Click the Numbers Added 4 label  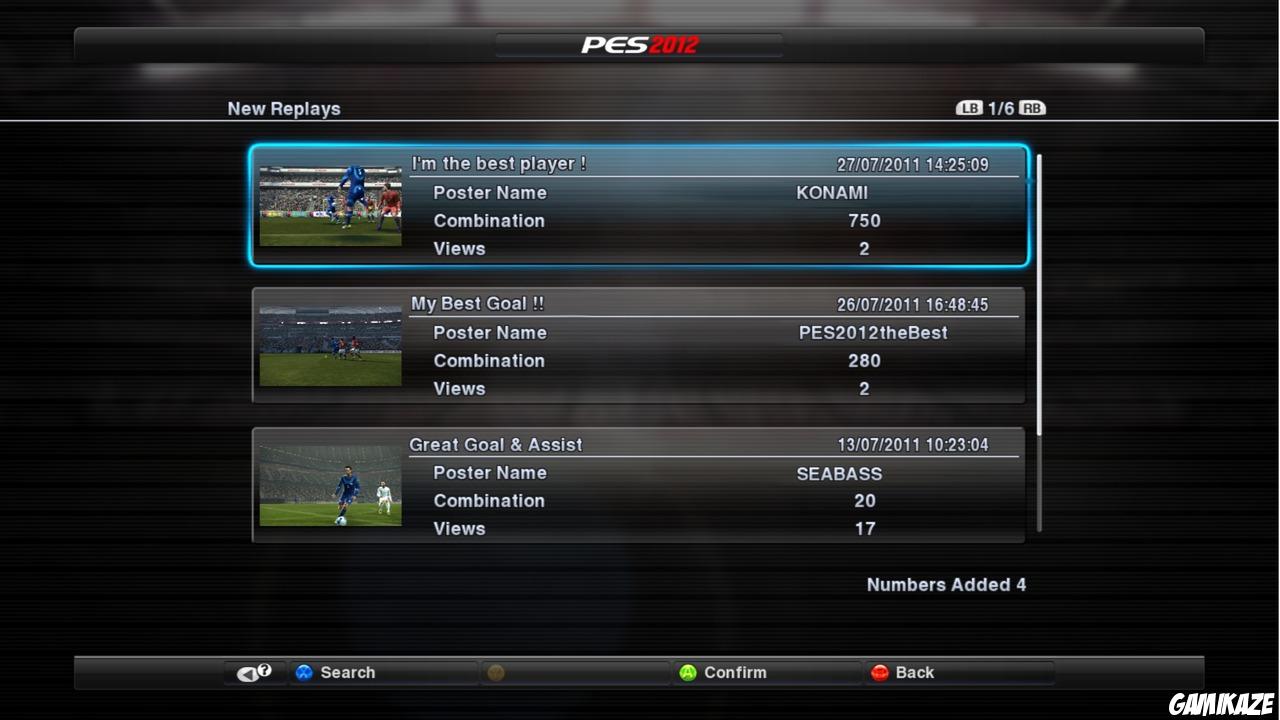coord(946,585)
